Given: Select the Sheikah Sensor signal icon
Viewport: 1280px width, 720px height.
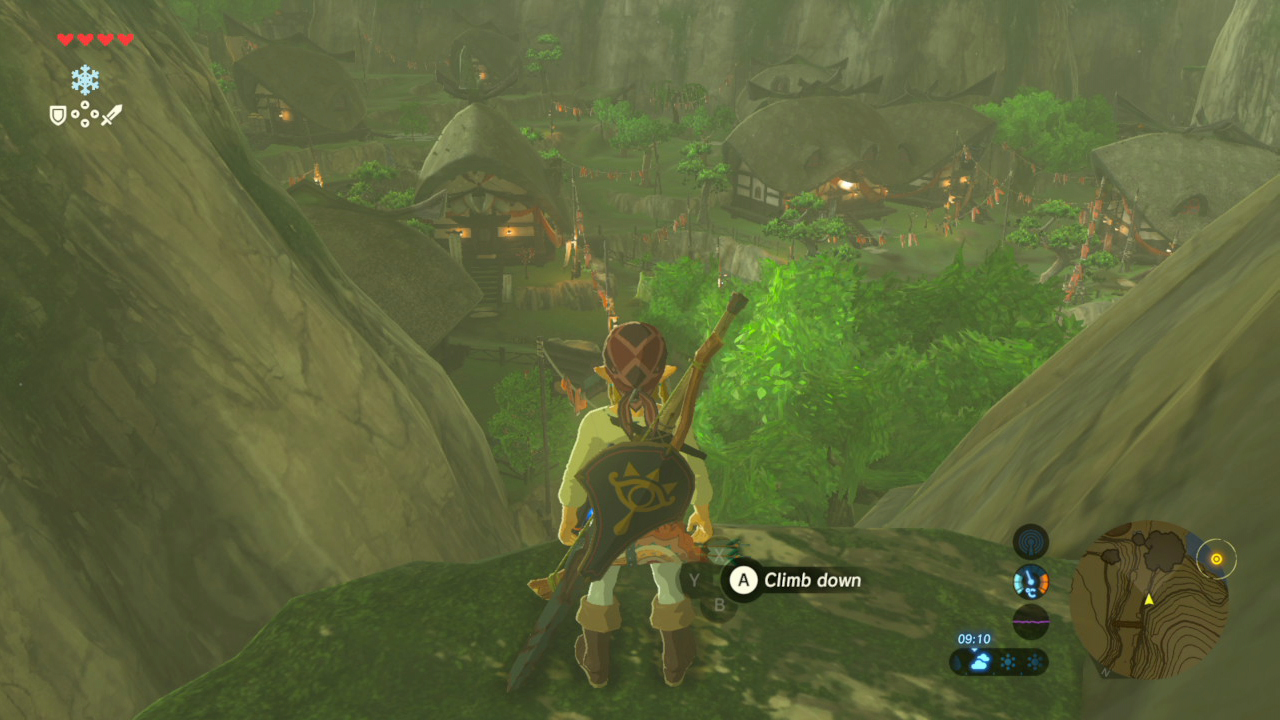Looking at the screenshot, I should pos(1030,542).
